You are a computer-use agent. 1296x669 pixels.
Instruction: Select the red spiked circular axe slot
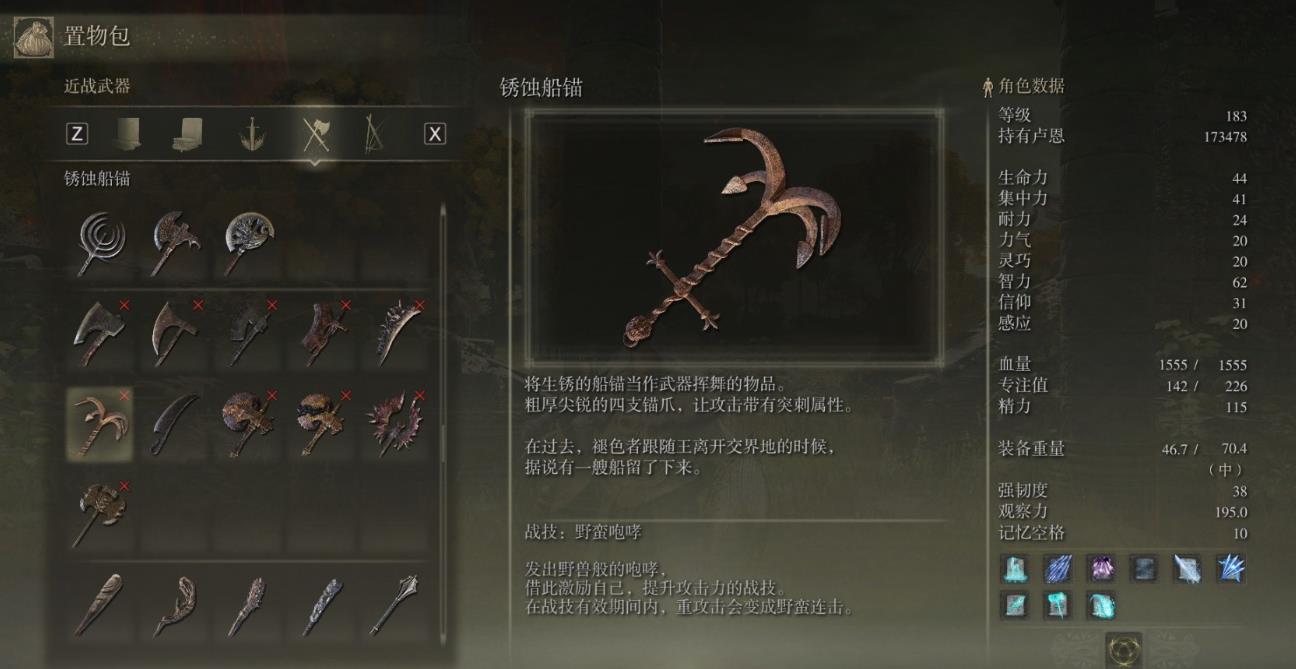pos(397,423)
